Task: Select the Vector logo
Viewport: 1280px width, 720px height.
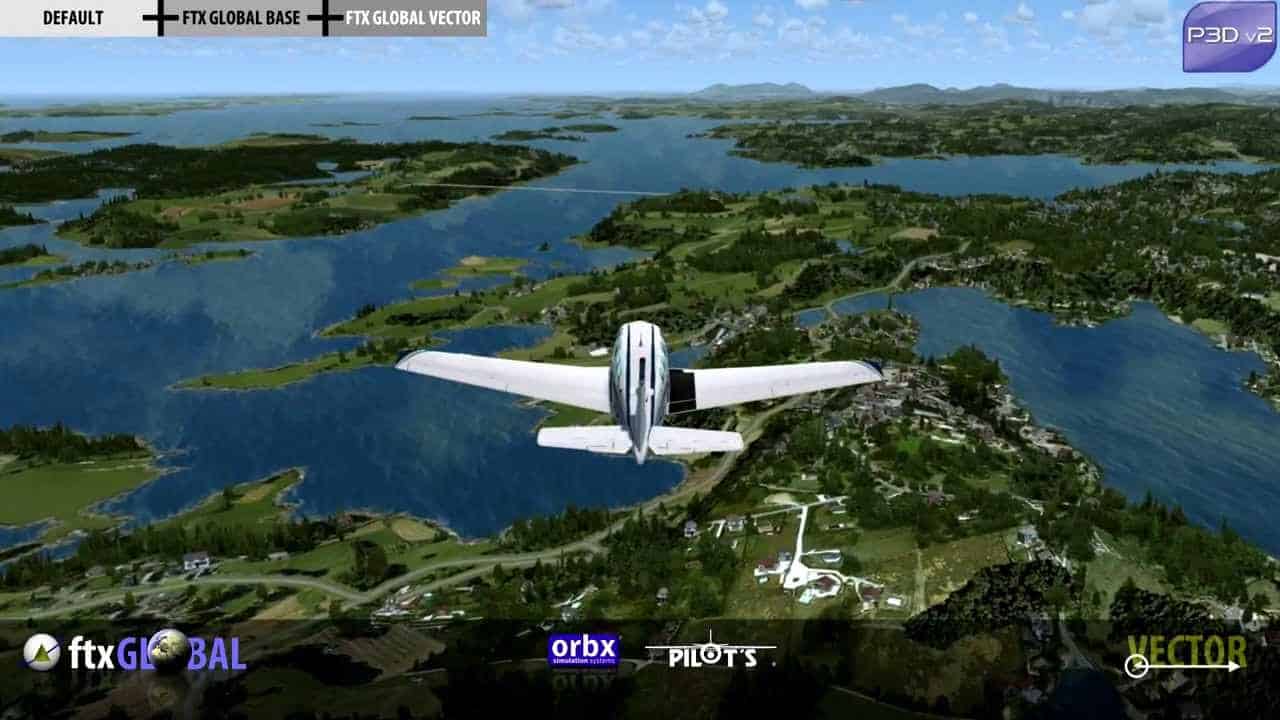Action: coord(1187,655)
